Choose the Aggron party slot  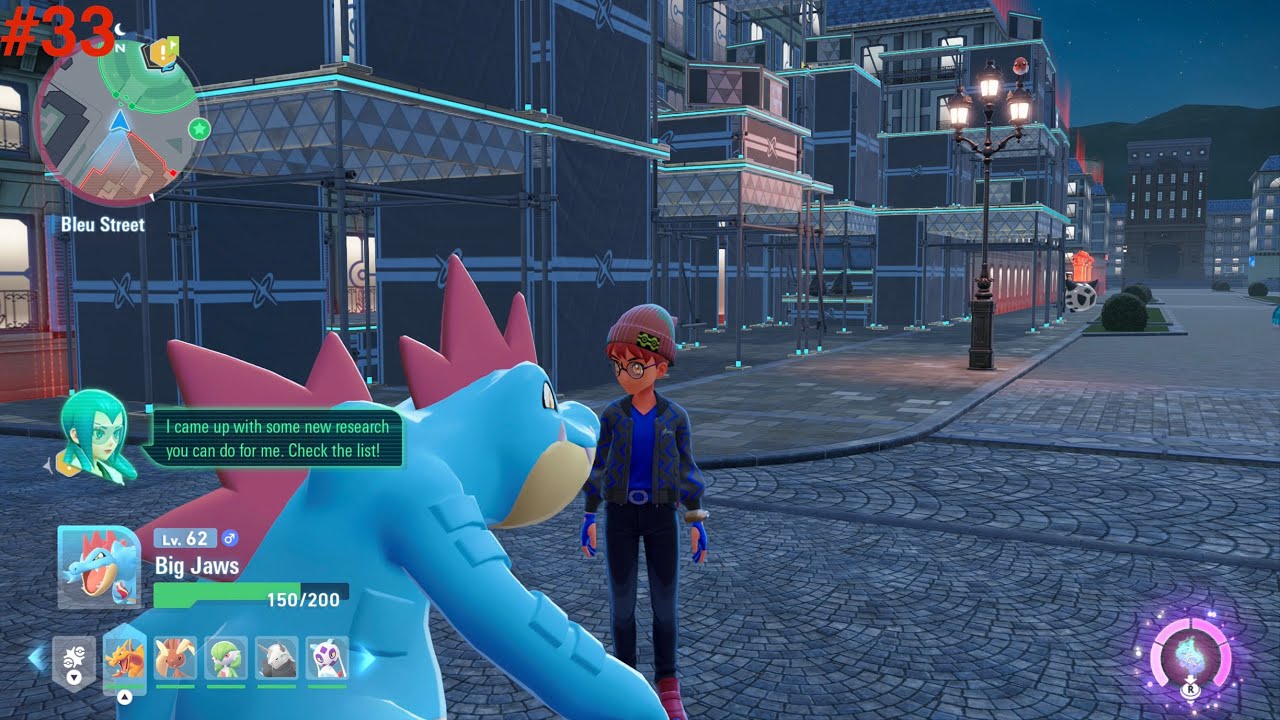277,659
